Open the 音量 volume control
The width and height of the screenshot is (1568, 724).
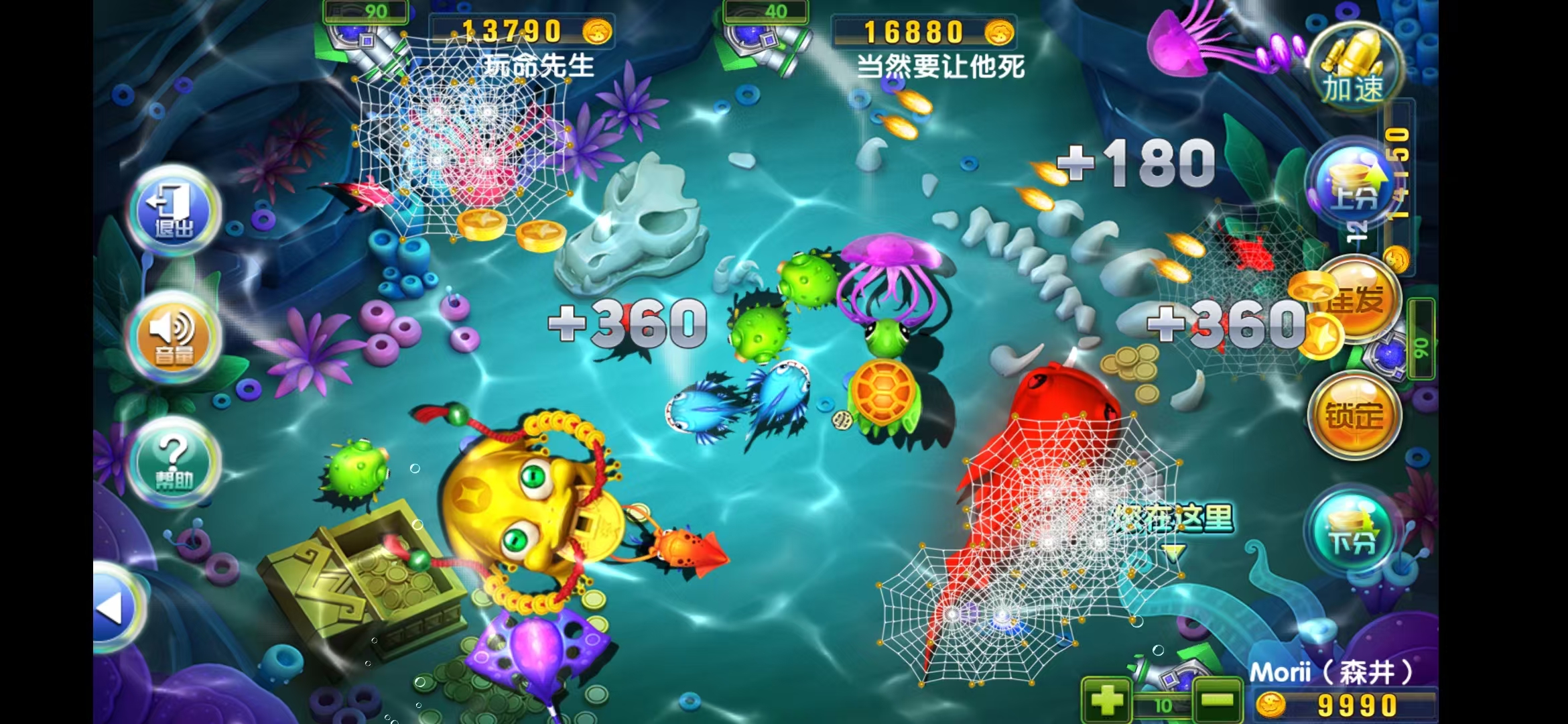click(x=174, y=336)
